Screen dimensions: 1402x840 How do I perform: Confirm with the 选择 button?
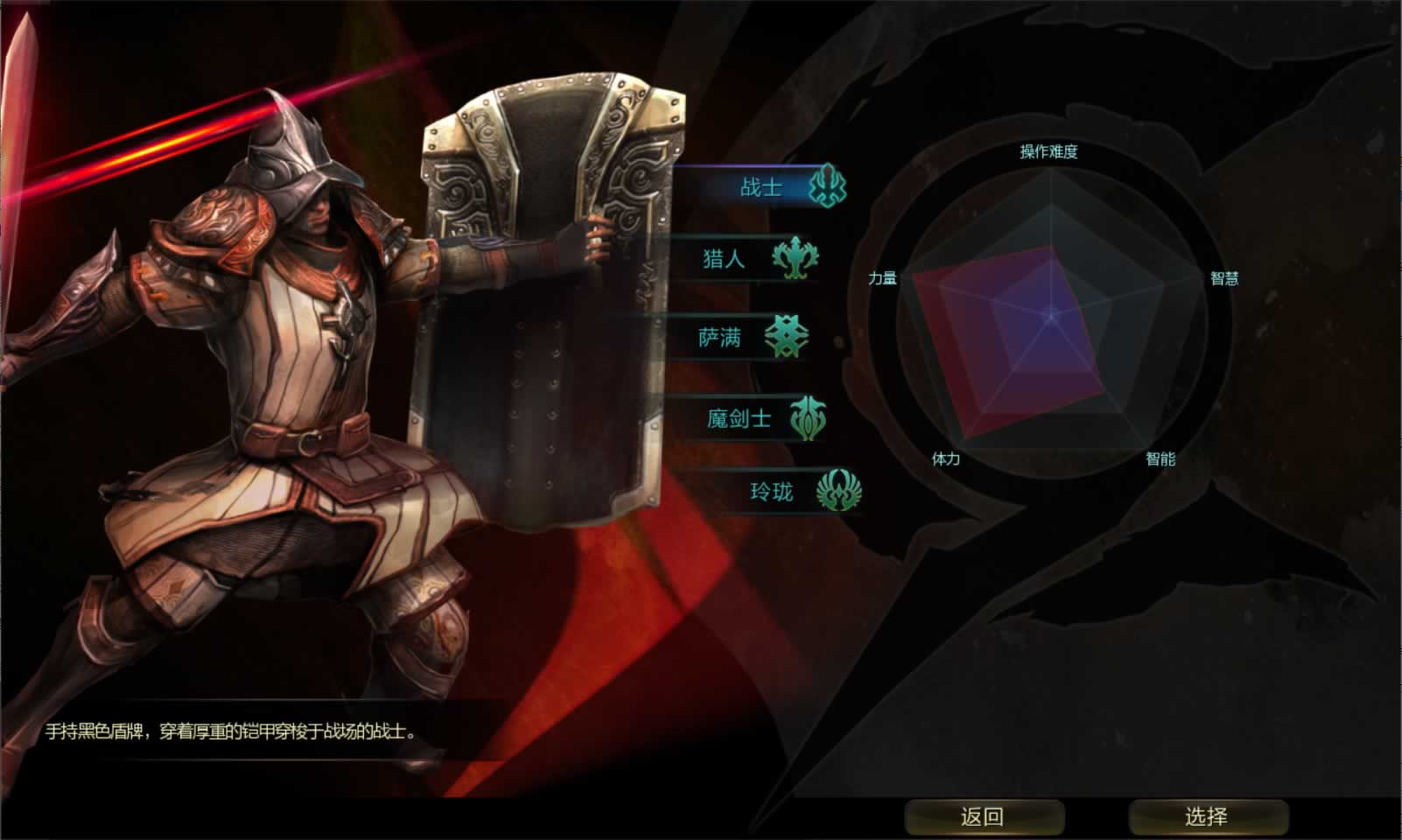(1207, 816)
